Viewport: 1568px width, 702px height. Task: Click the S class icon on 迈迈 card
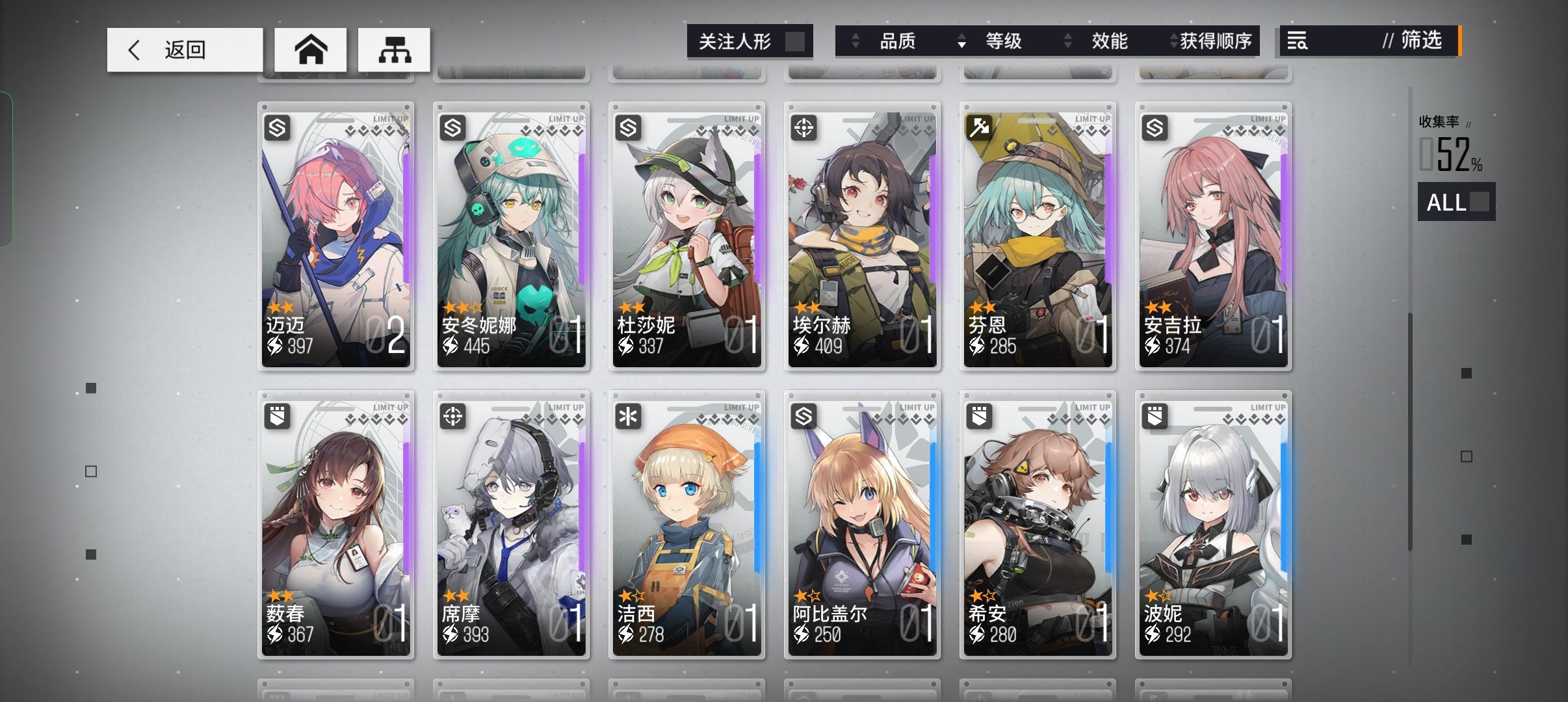point(277,128)
